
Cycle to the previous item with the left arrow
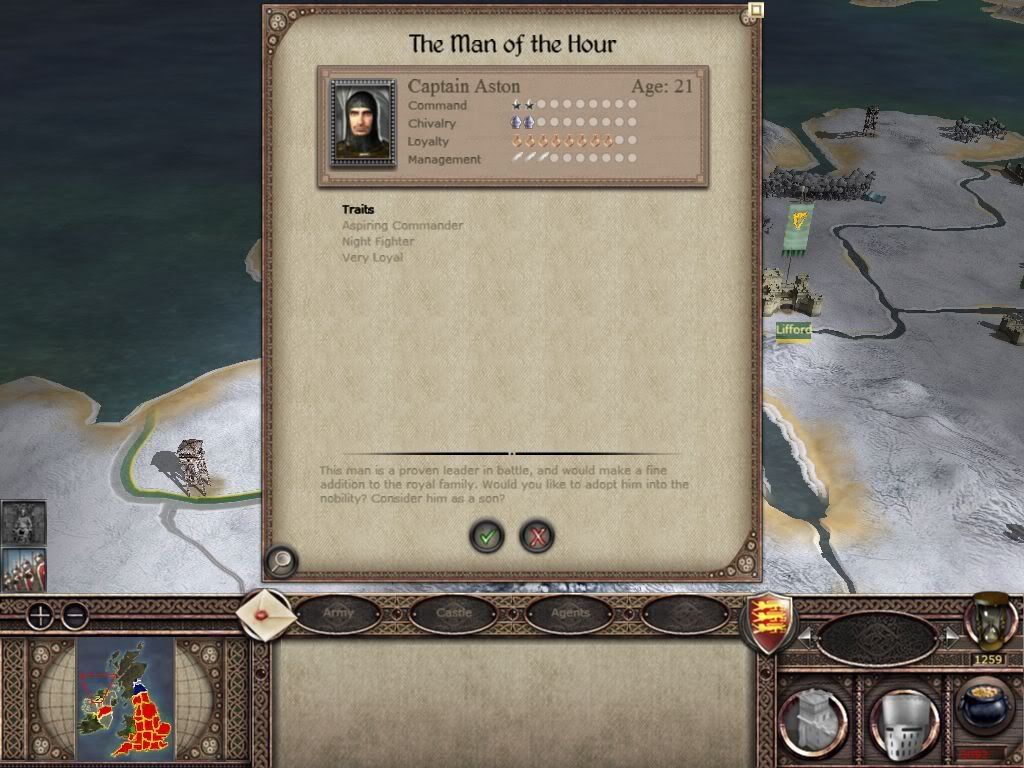click(805, 636)
